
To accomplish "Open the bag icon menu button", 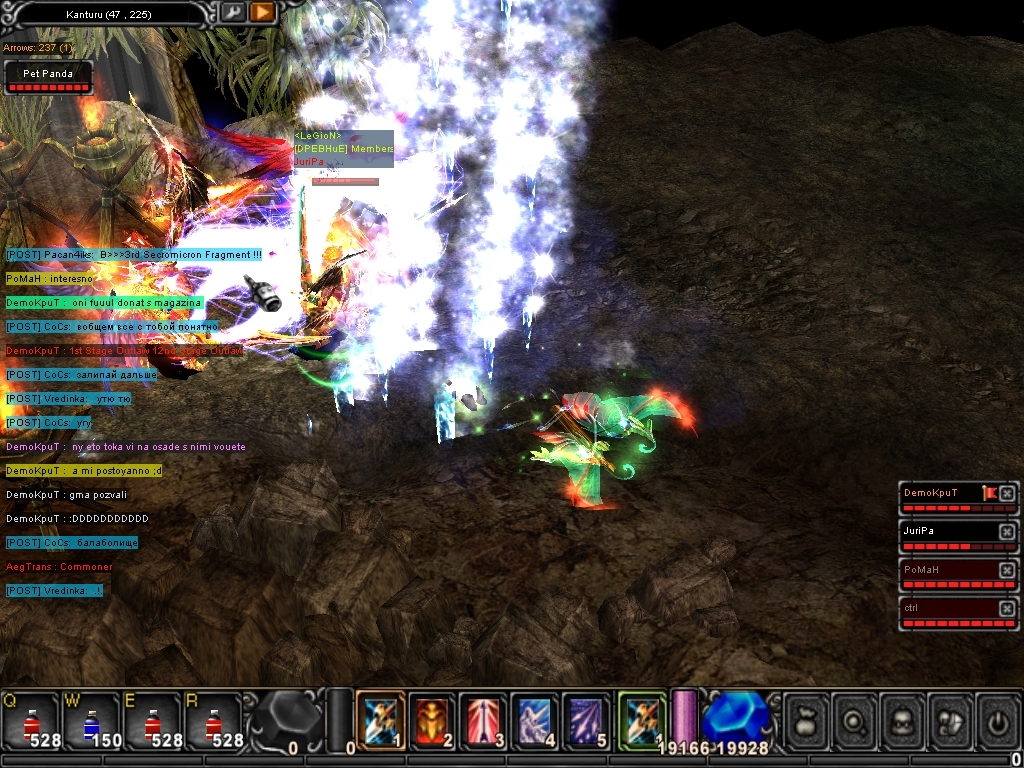I will (806, 720).
